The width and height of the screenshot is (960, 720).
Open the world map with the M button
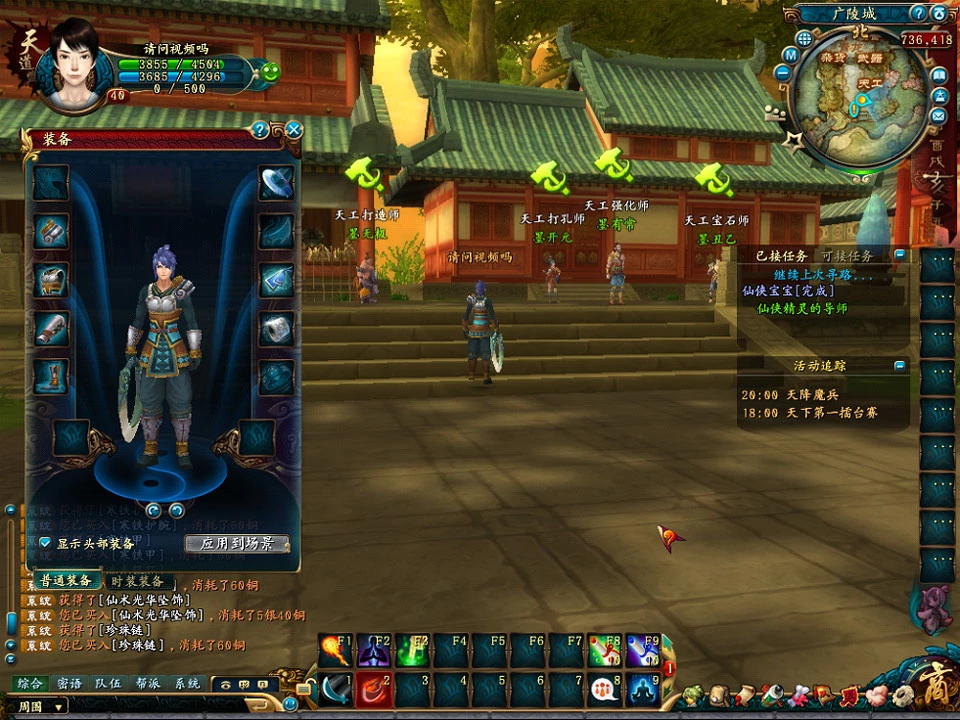pos(790,55)
